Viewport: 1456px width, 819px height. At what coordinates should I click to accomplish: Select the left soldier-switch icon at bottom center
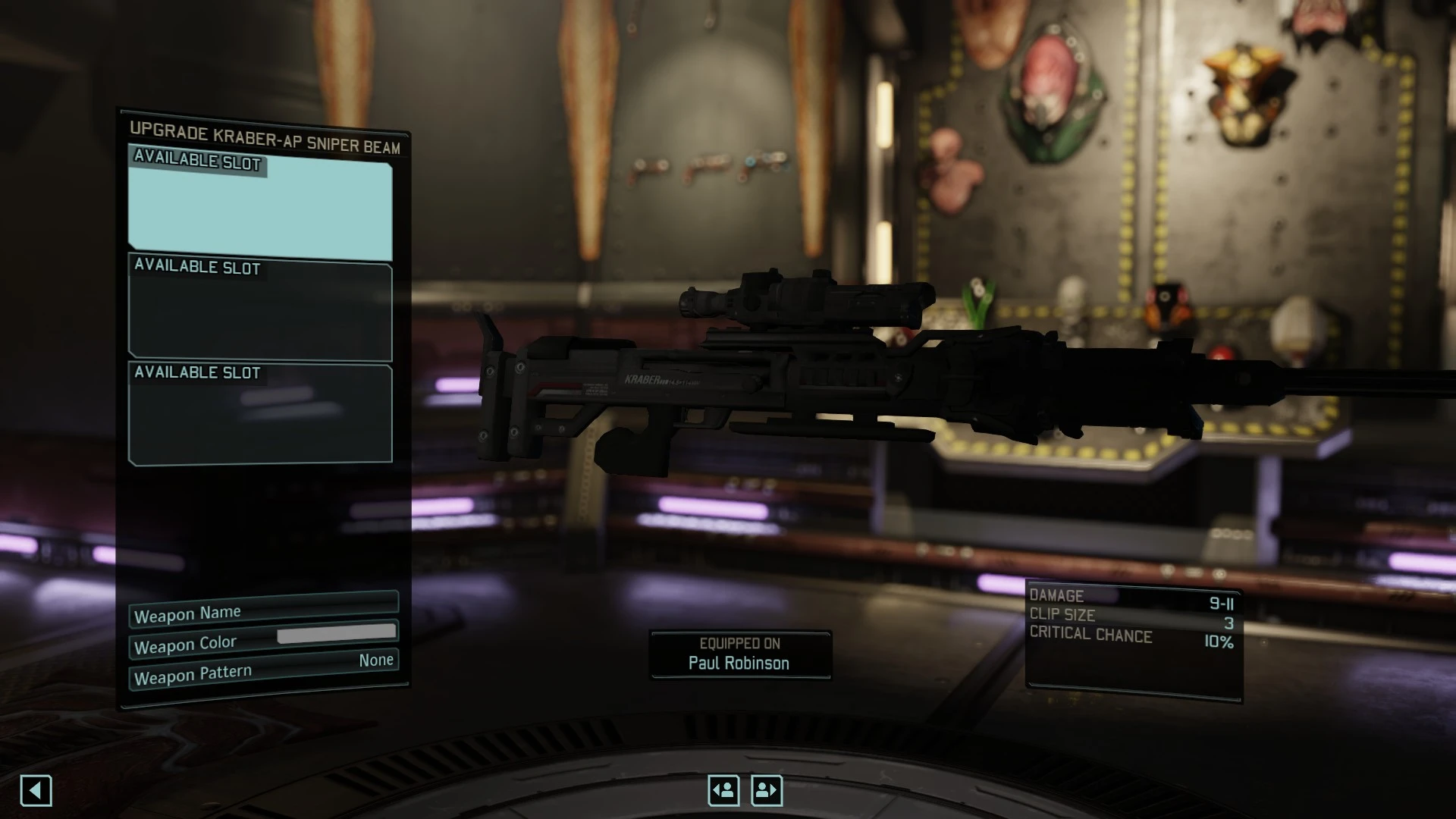click(x=723, y=789)
